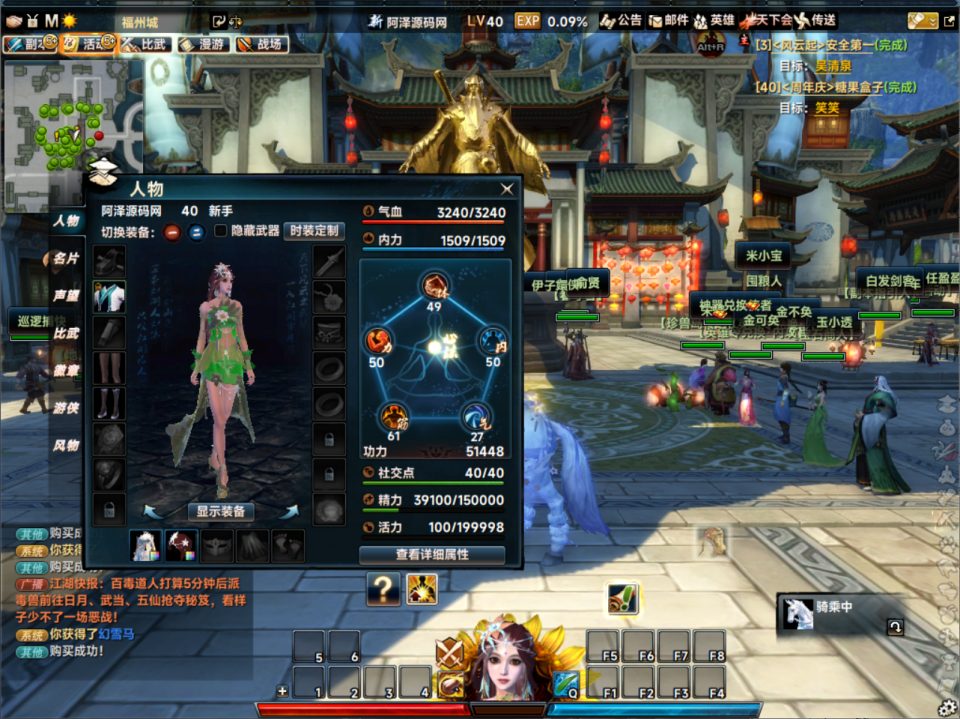Open the 公告 announcements menu
Image resolution: width=960 pixels, height=719 pixels.
tap(621, 20)
